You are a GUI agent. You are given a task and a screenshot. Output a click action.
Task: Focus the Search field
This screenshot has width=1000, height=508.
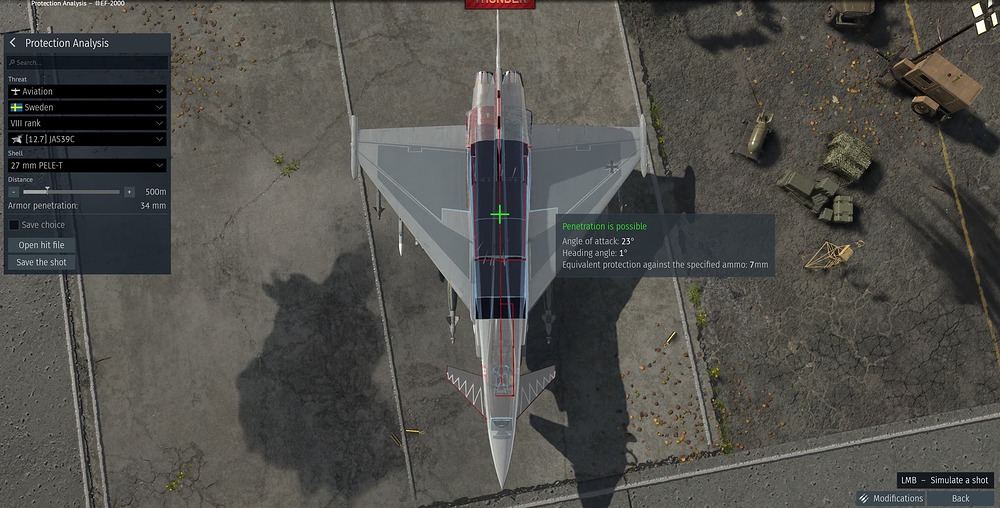(x=86, y=62)
